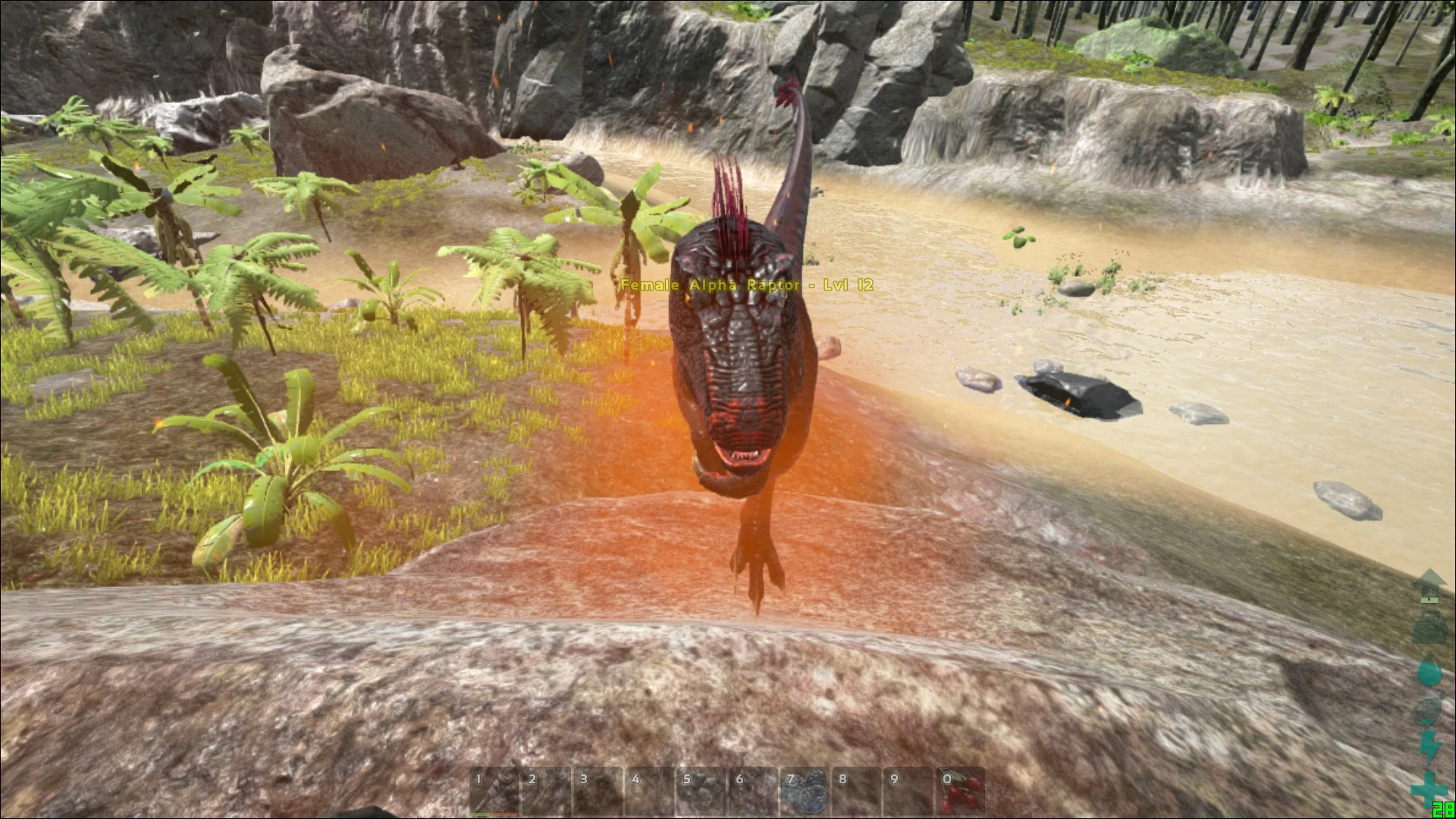Click the Female Alpha Raptor nameplate
Screen dimensions: 1456x819
[747, 286]
